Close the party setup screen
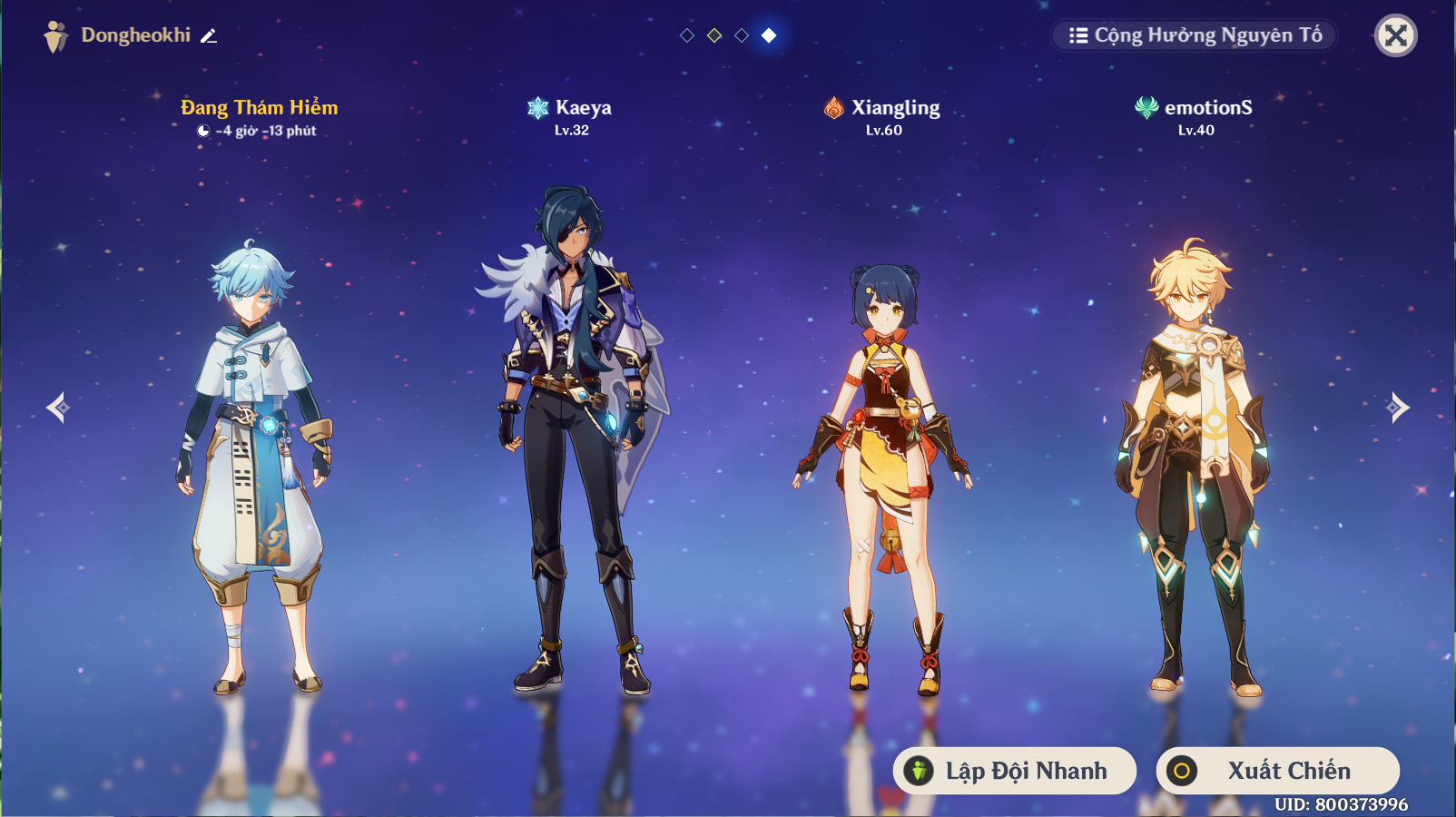Screen dimensions: 1456x817 (1396, 36)
